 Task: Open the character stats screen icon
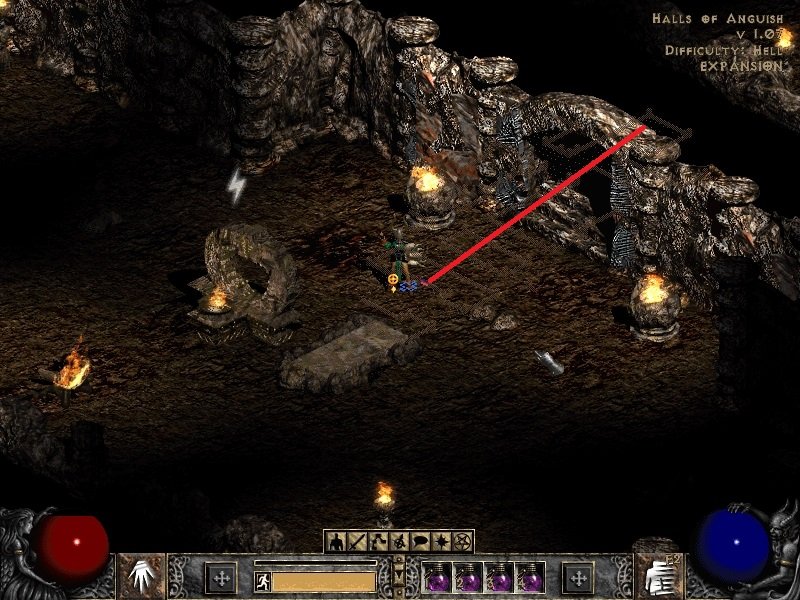pyautogui.click(x=336, y=541)
